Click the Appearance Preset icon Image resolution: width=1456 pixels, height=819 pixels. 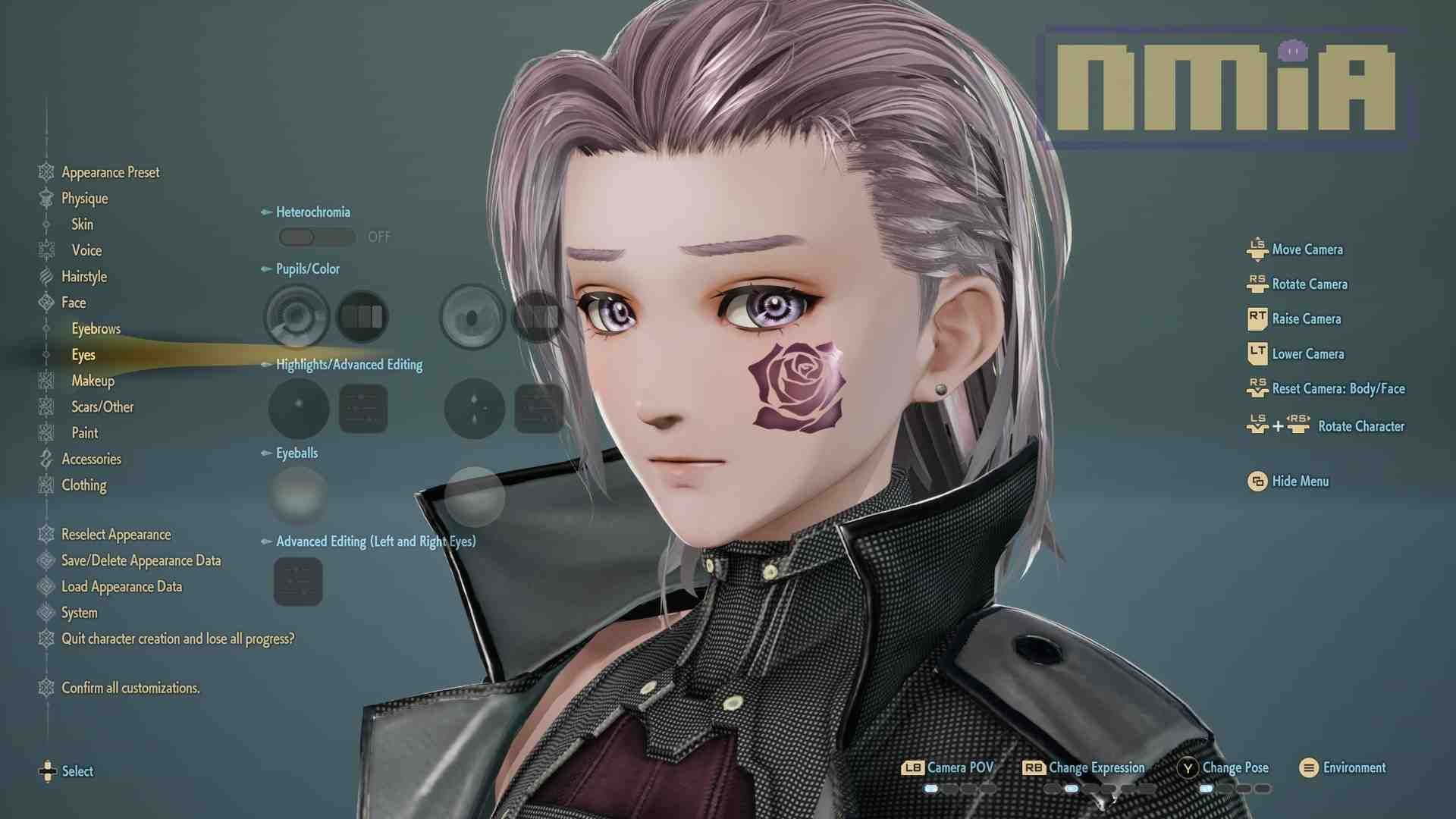coord(45,172)
